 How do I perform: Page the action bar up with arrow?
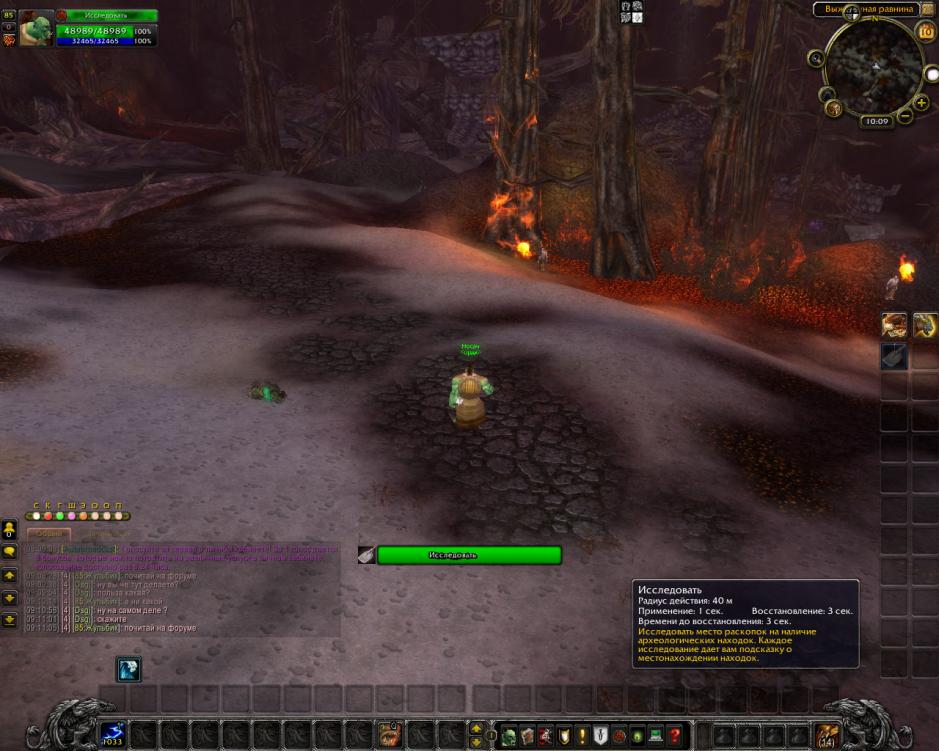[476, 728]
